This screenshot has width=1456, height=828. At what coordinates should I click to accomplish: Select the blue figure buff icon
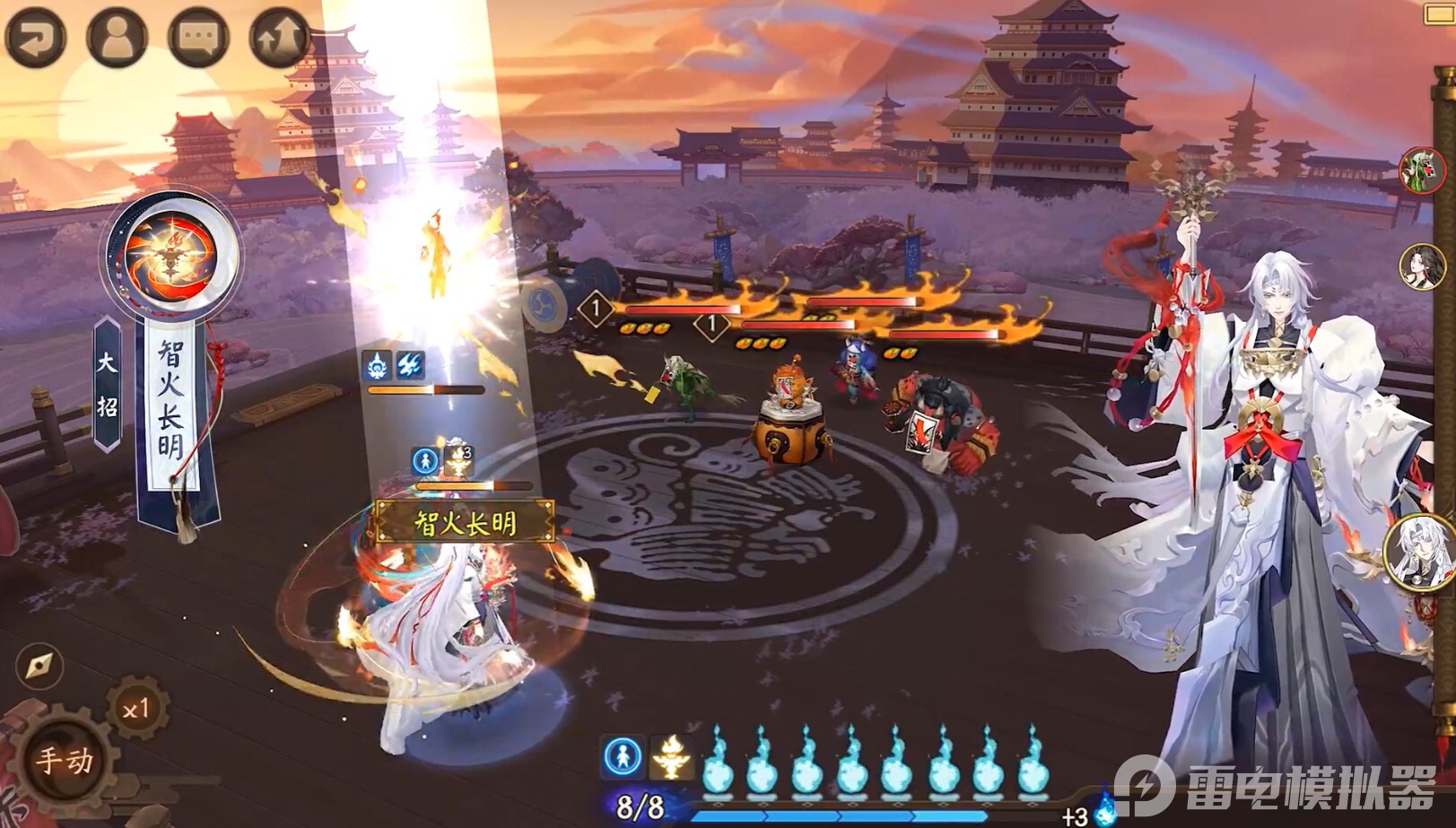[622, 755]
